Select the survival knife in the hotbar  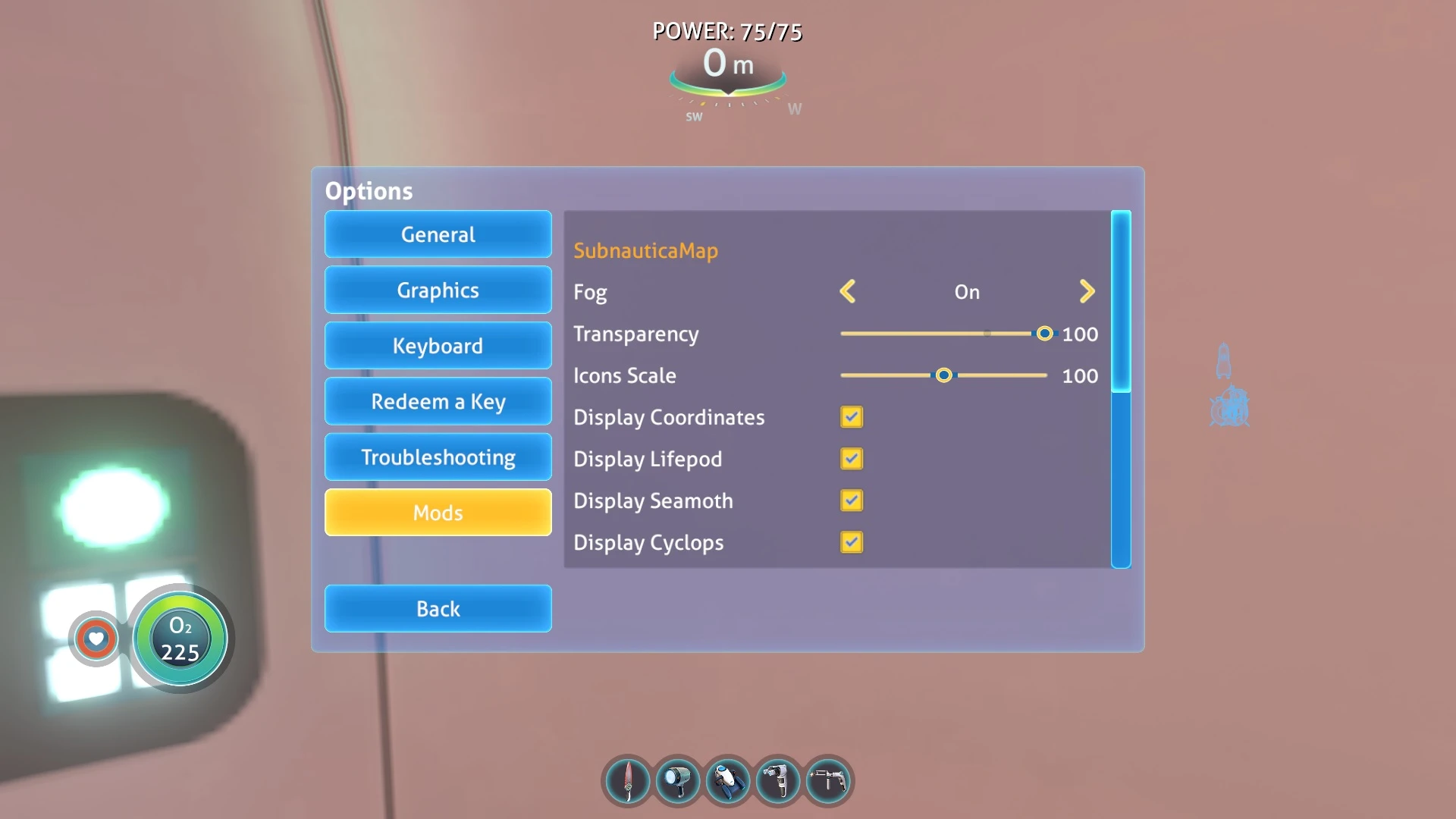626,781
